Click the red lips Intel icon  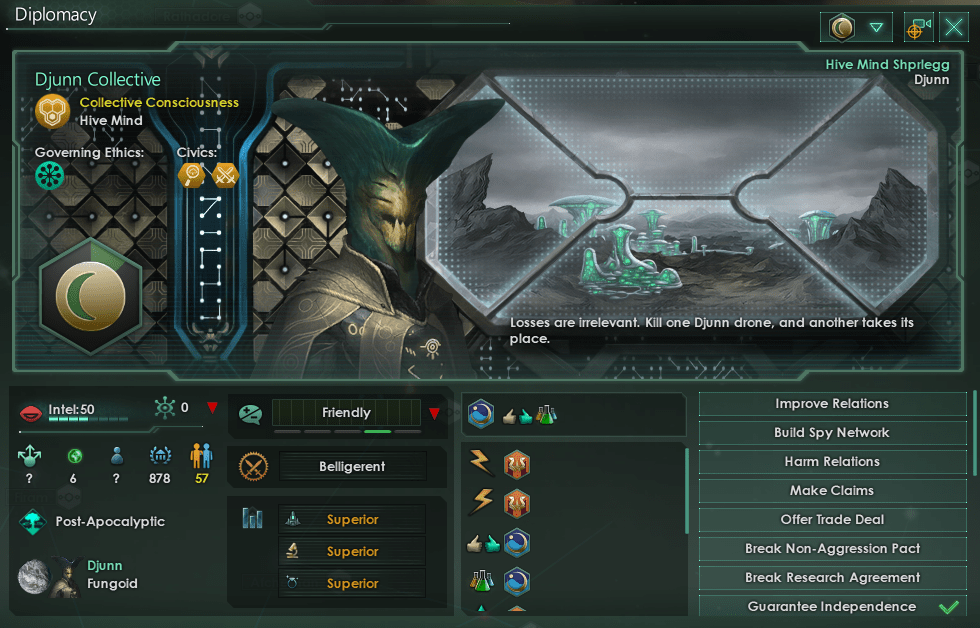tap(31, 411)
